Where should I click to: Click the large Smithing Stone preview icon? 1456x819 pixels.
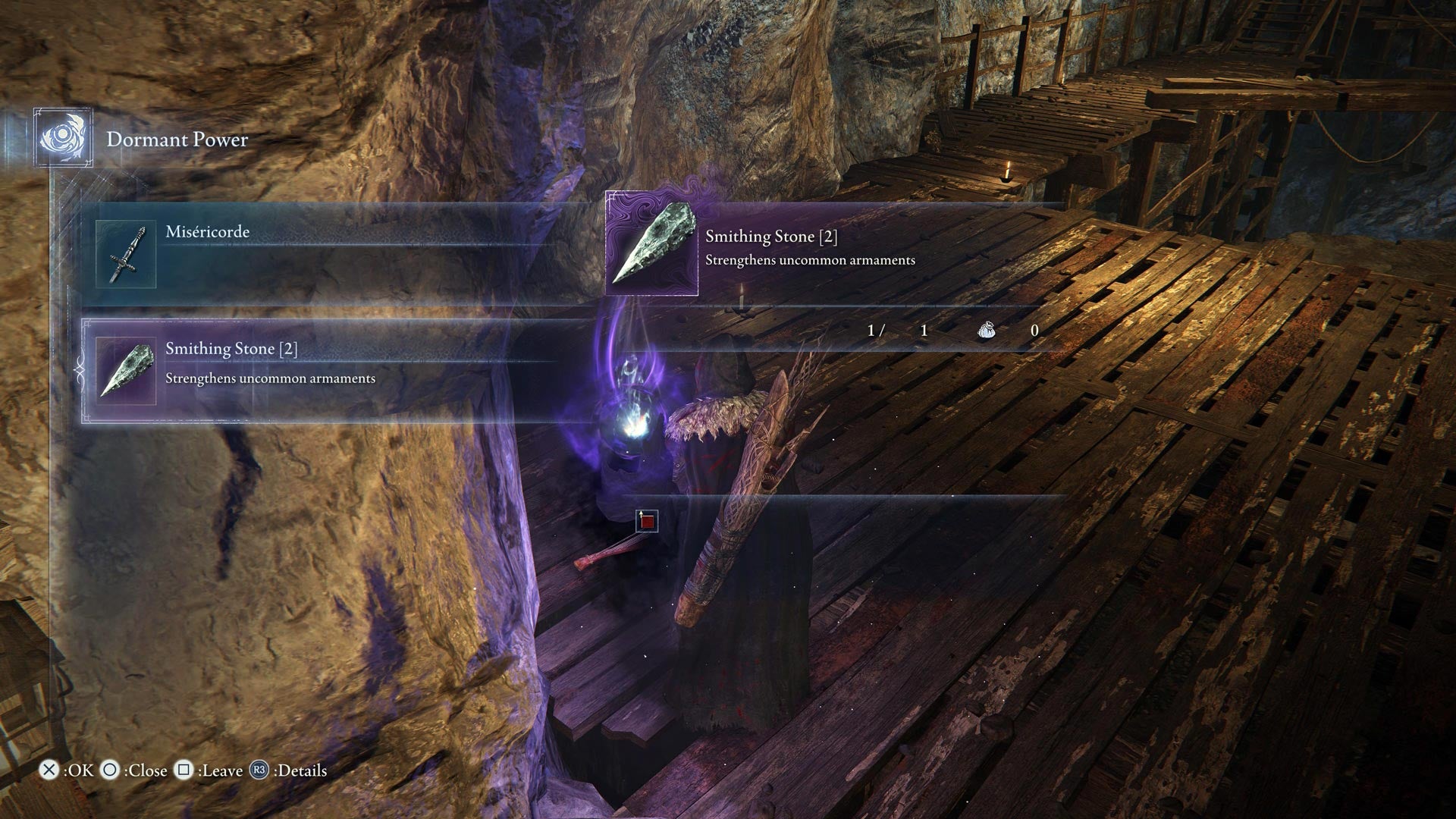pos(652,243)
